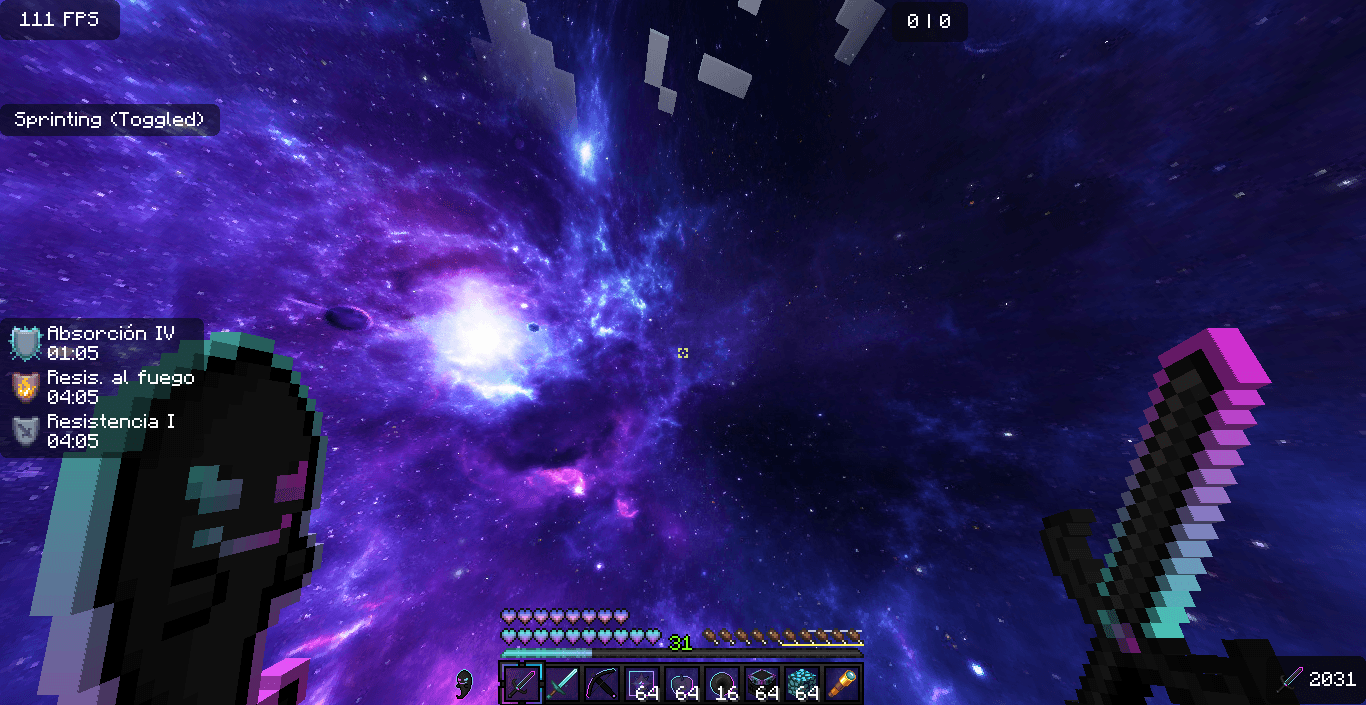1366x705 pixels.
Task: Switch to the pickaxe hotbar slot
Action: (x=602, y=684)
